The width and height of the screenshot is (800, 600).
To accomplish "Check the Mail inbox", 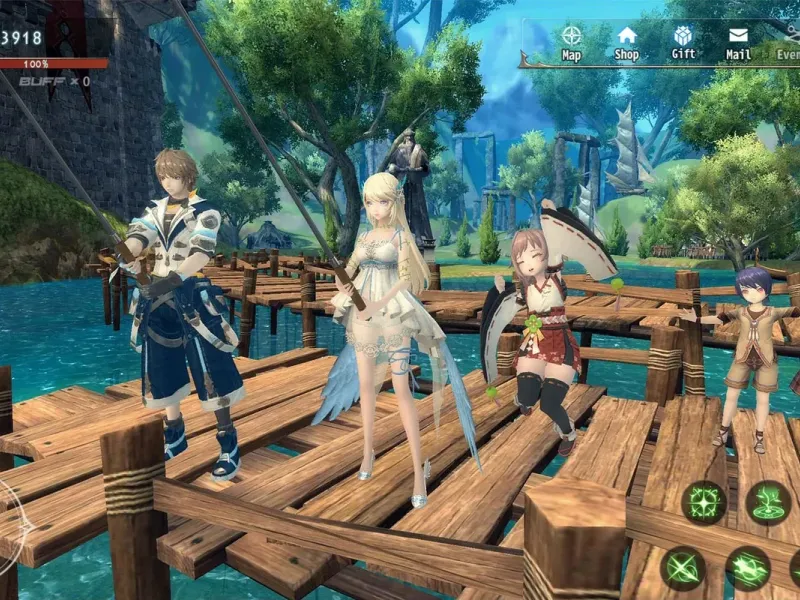I will point(739,42).
